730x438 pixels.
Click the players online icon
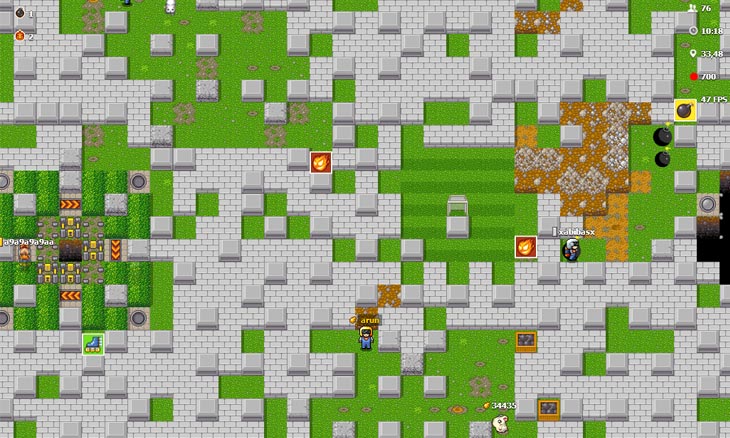click(x=692, y=8)
